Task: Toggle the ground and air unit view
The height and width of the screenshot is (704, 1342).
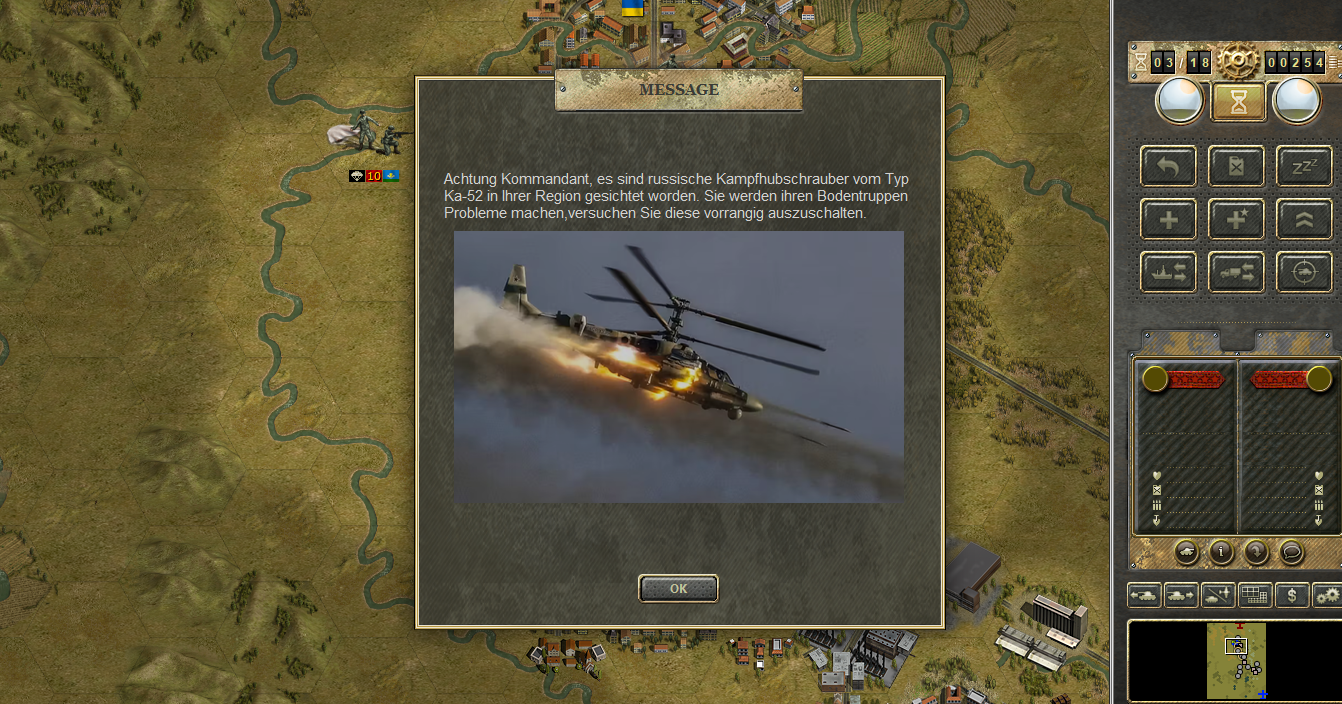Action: coord(1218,595)
